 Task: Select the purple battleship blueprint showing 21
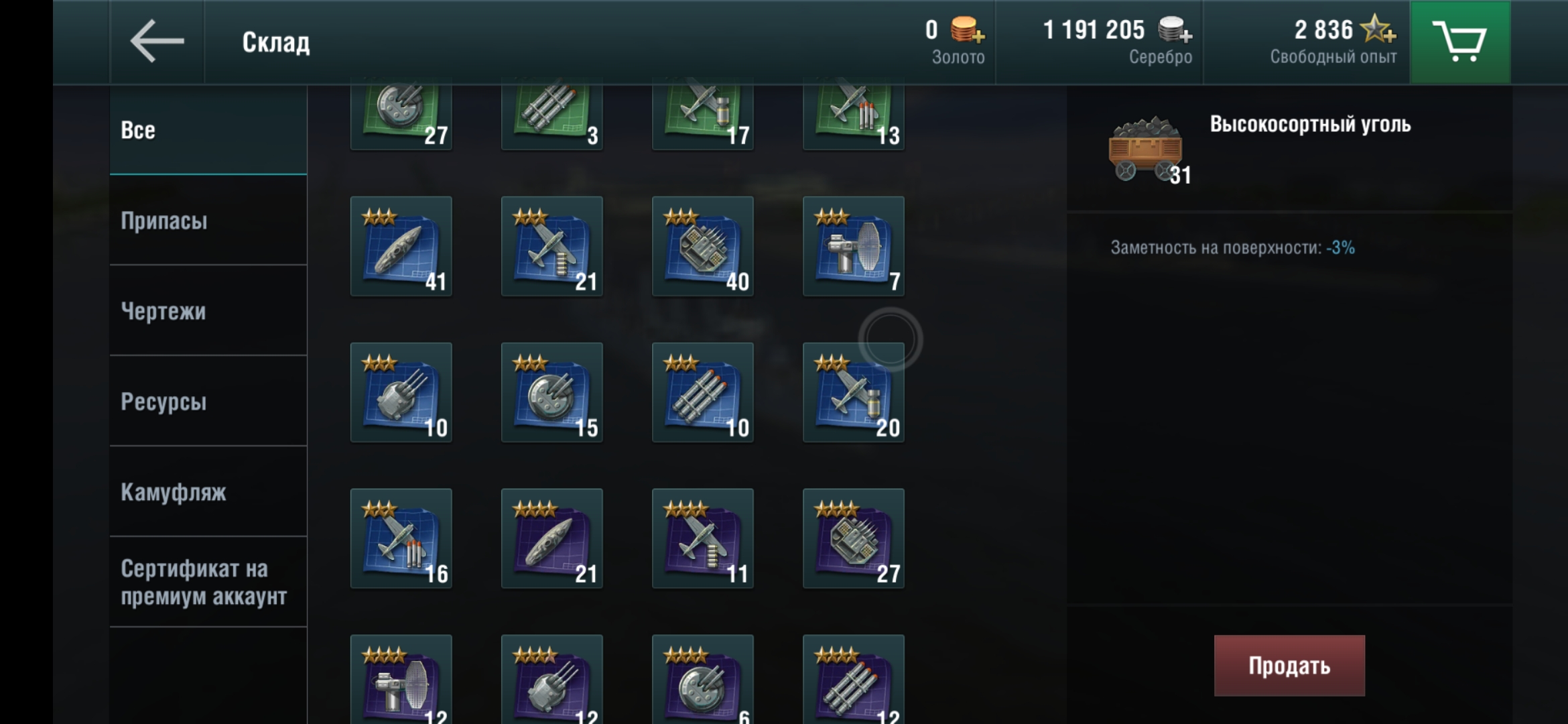click(x=551, y=540)
